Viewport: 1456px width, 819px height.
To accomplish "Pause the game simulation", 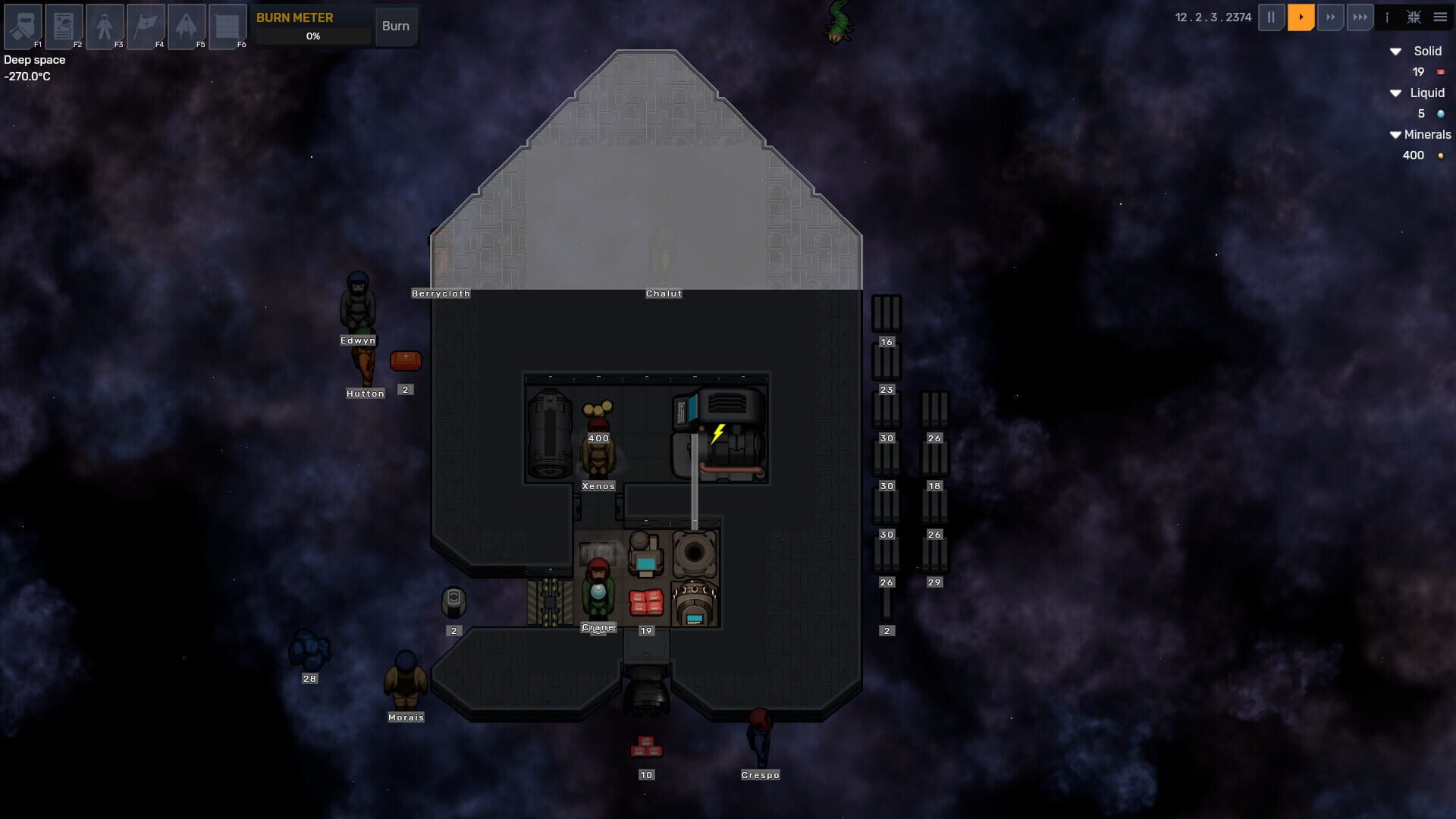I will point(1271,17).
